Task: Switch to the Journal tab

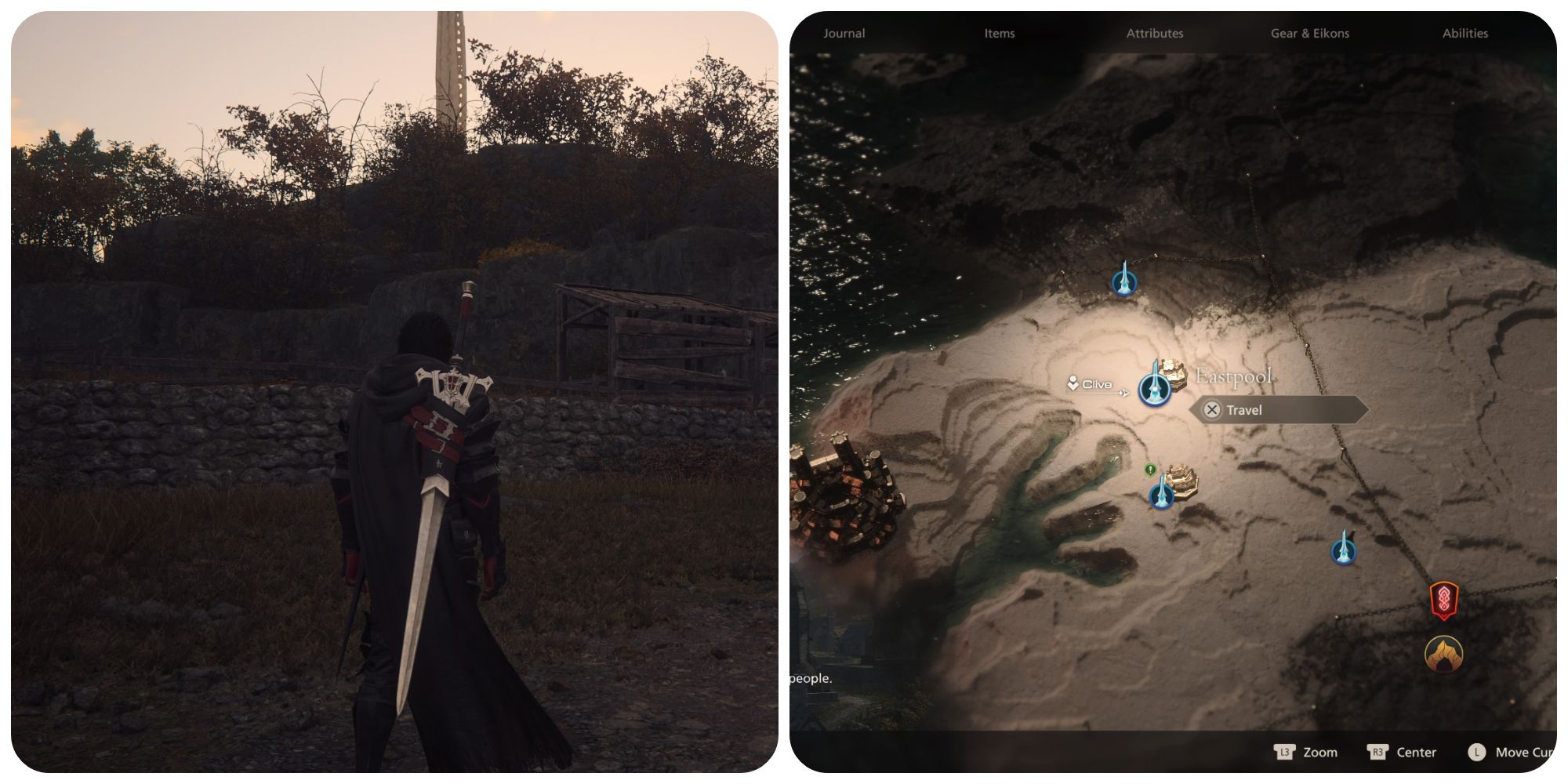Action: click(x=843, y=33)
